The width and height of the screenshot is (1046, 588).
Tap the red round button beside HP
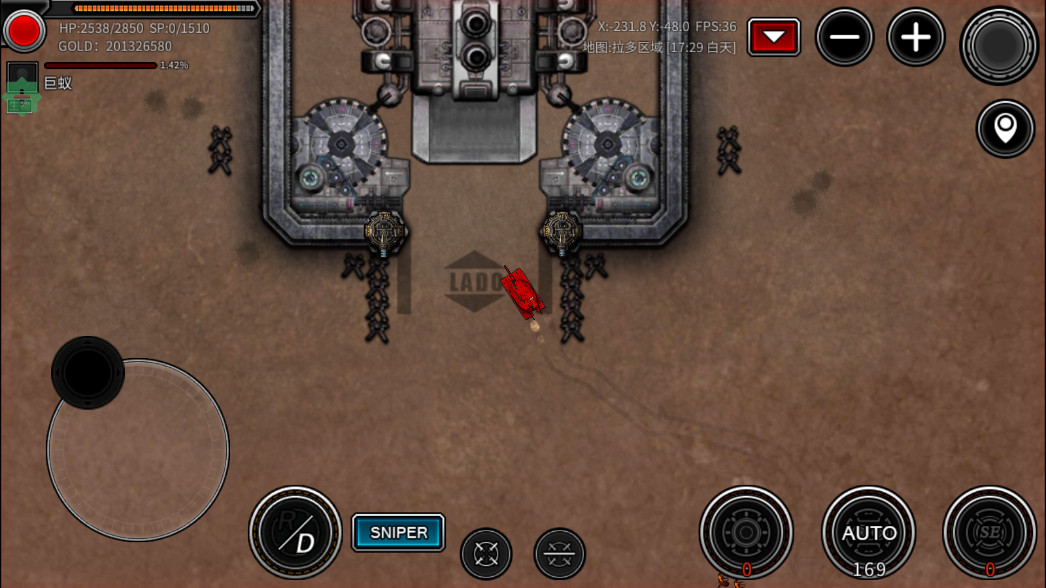coord(24,31)
